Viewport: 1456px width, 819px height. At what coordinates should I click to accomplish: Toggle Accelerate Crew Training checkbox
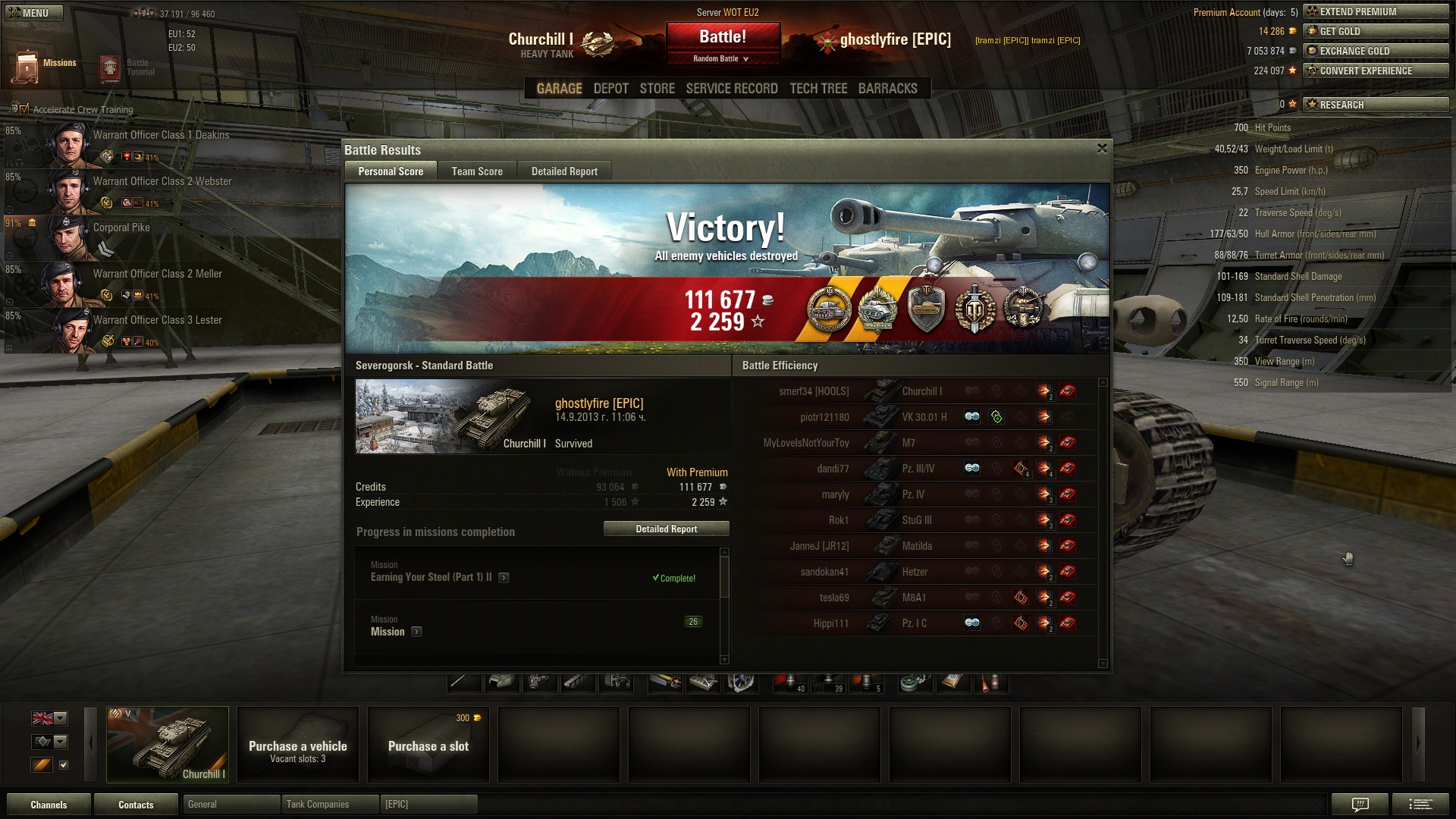24,109
